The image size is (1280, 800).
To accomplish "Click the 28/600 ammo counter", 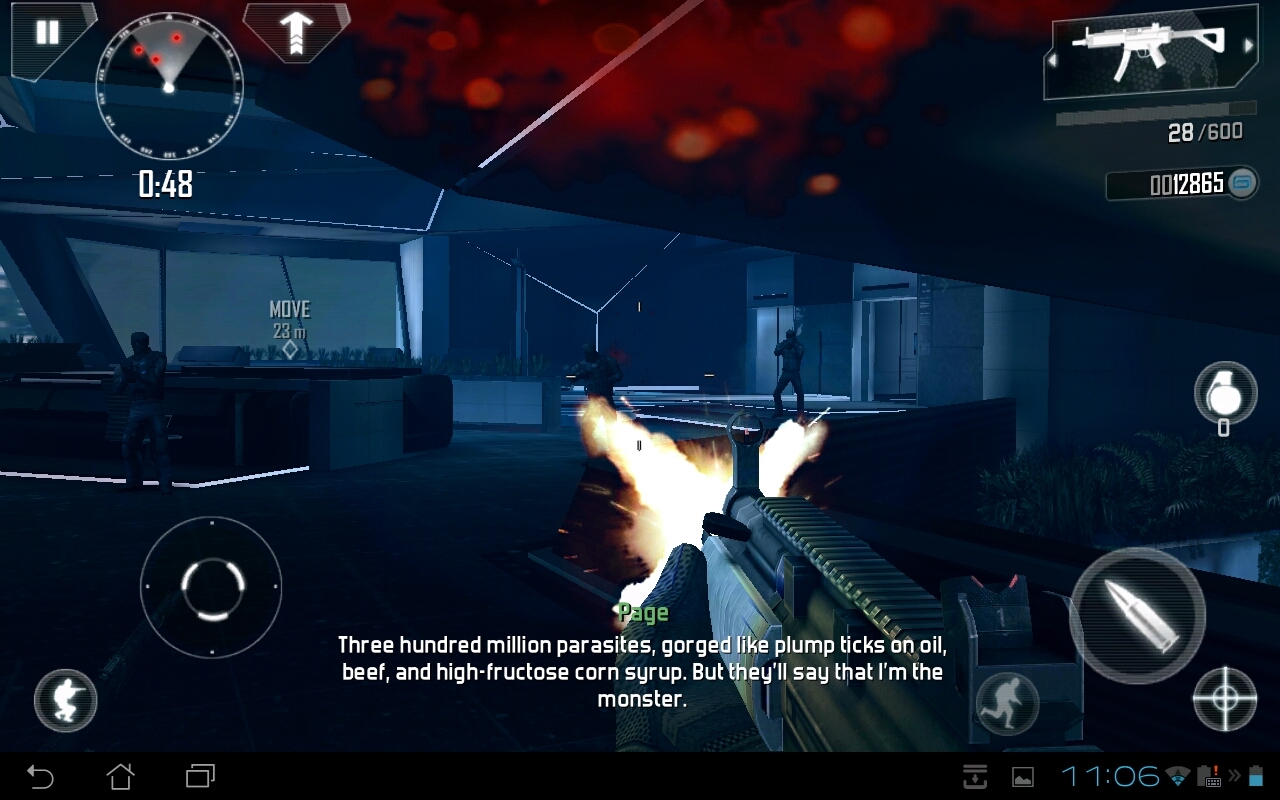I will pyautogui.click(x=1204, y=133).
